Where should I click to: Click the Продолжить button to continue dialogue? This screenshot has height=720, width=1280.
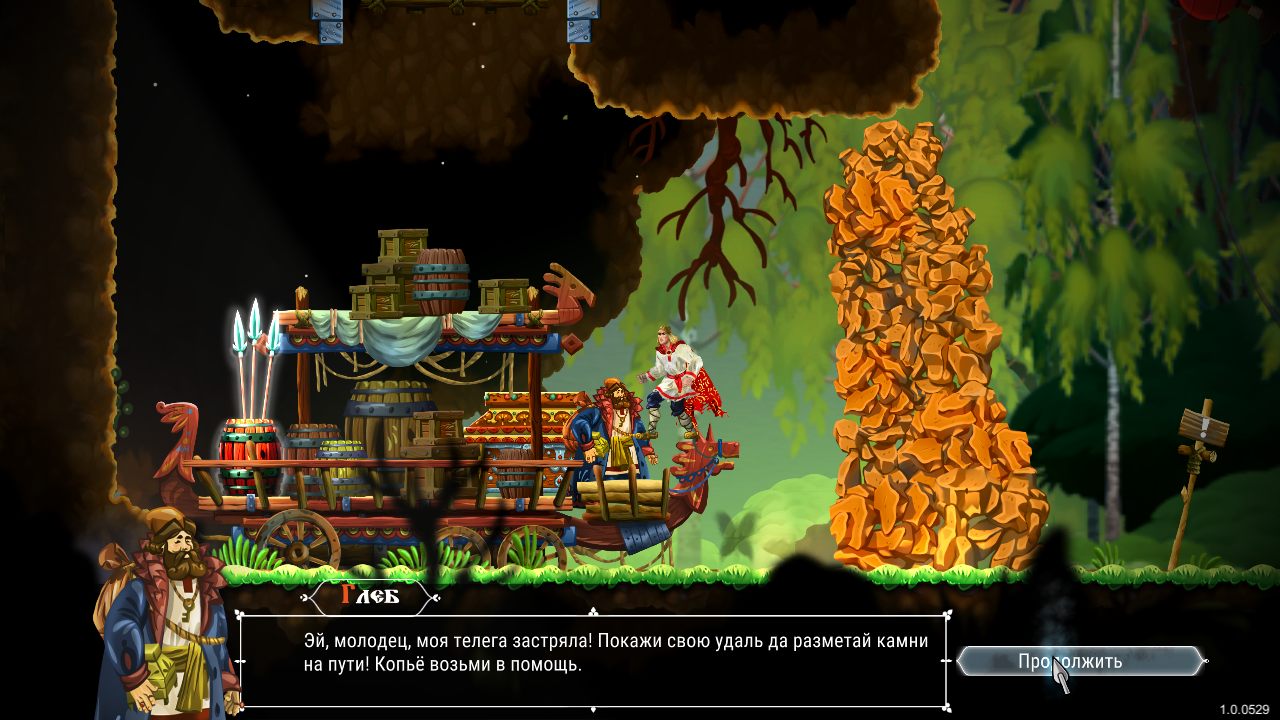click(1079, 661)
